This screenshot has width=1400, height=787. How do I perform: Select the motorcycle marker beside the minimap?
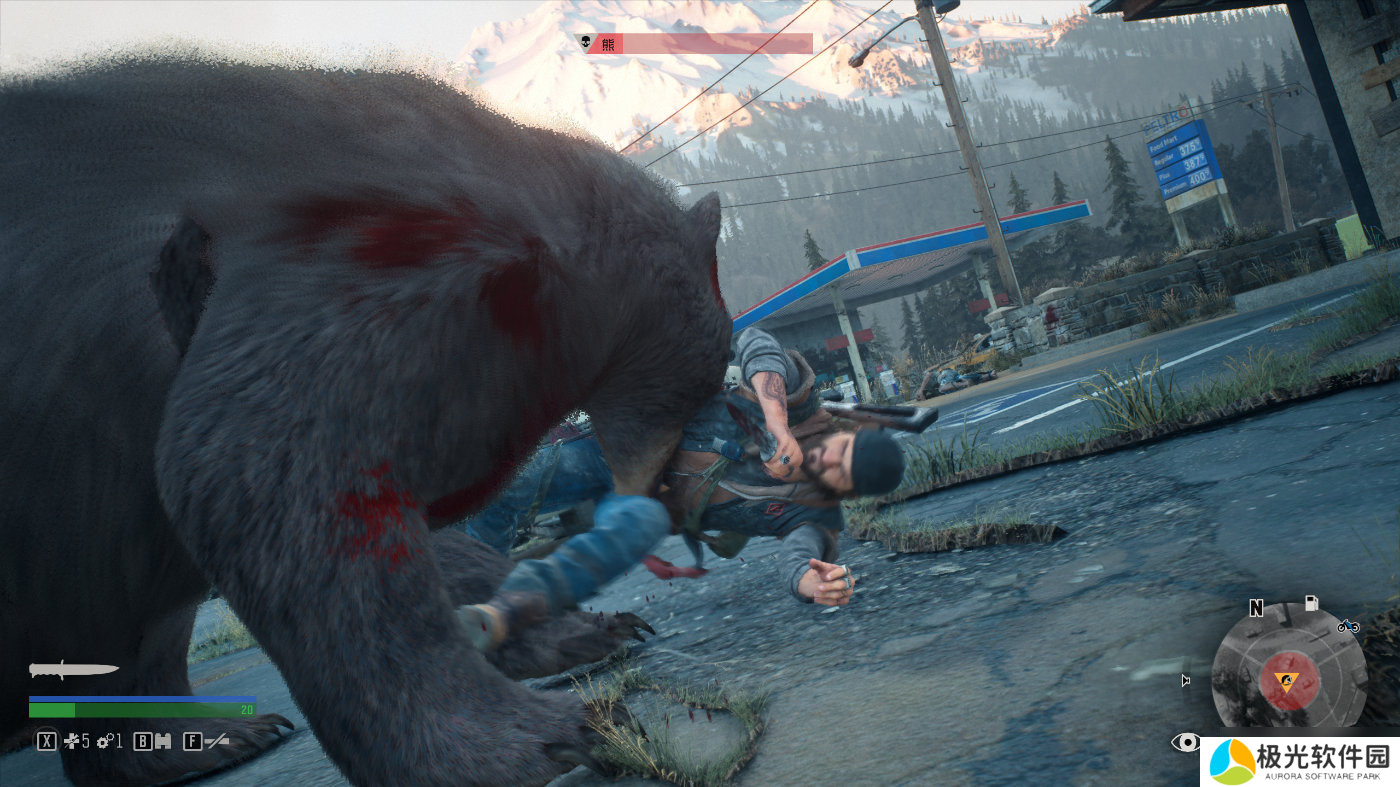(x=1347, y=626)
